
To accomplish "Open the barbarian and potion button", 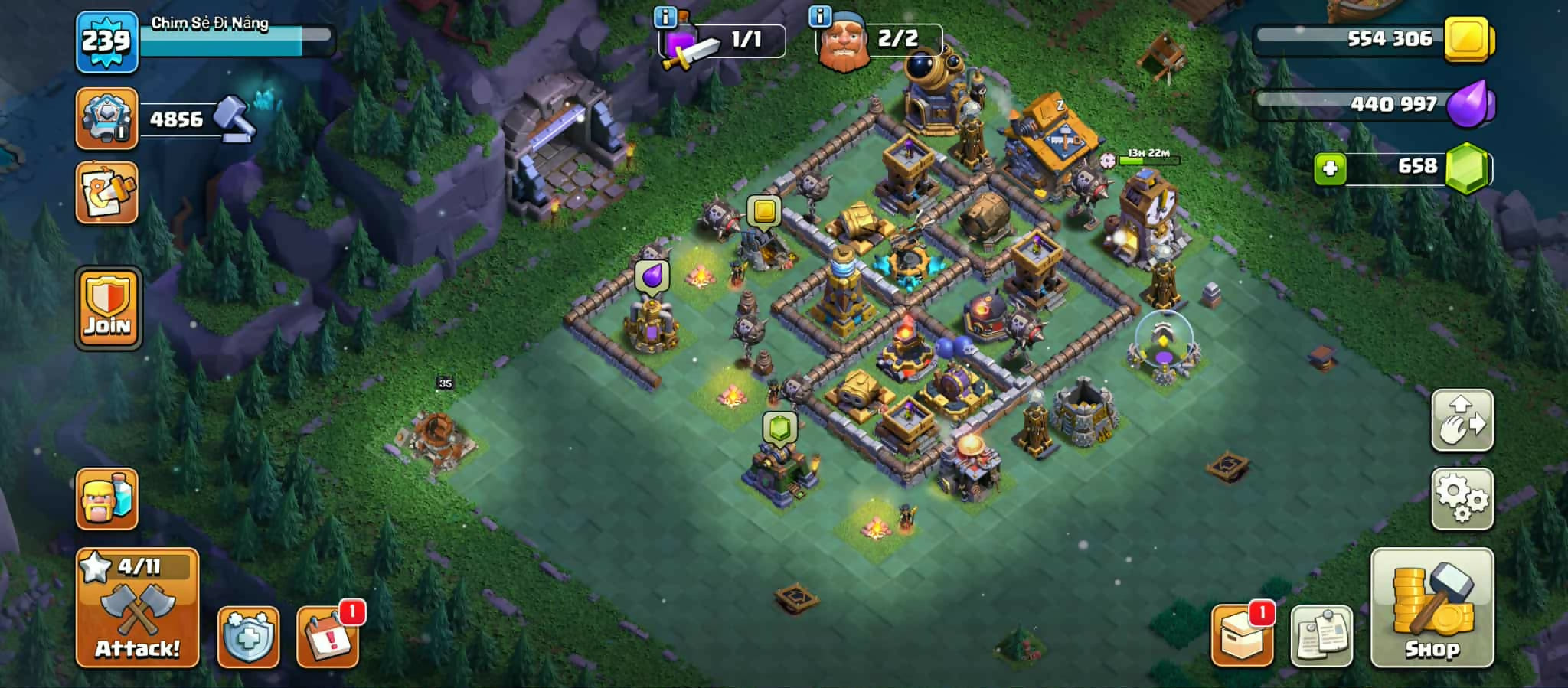I will pyautogui.click(x=107, y=499).
